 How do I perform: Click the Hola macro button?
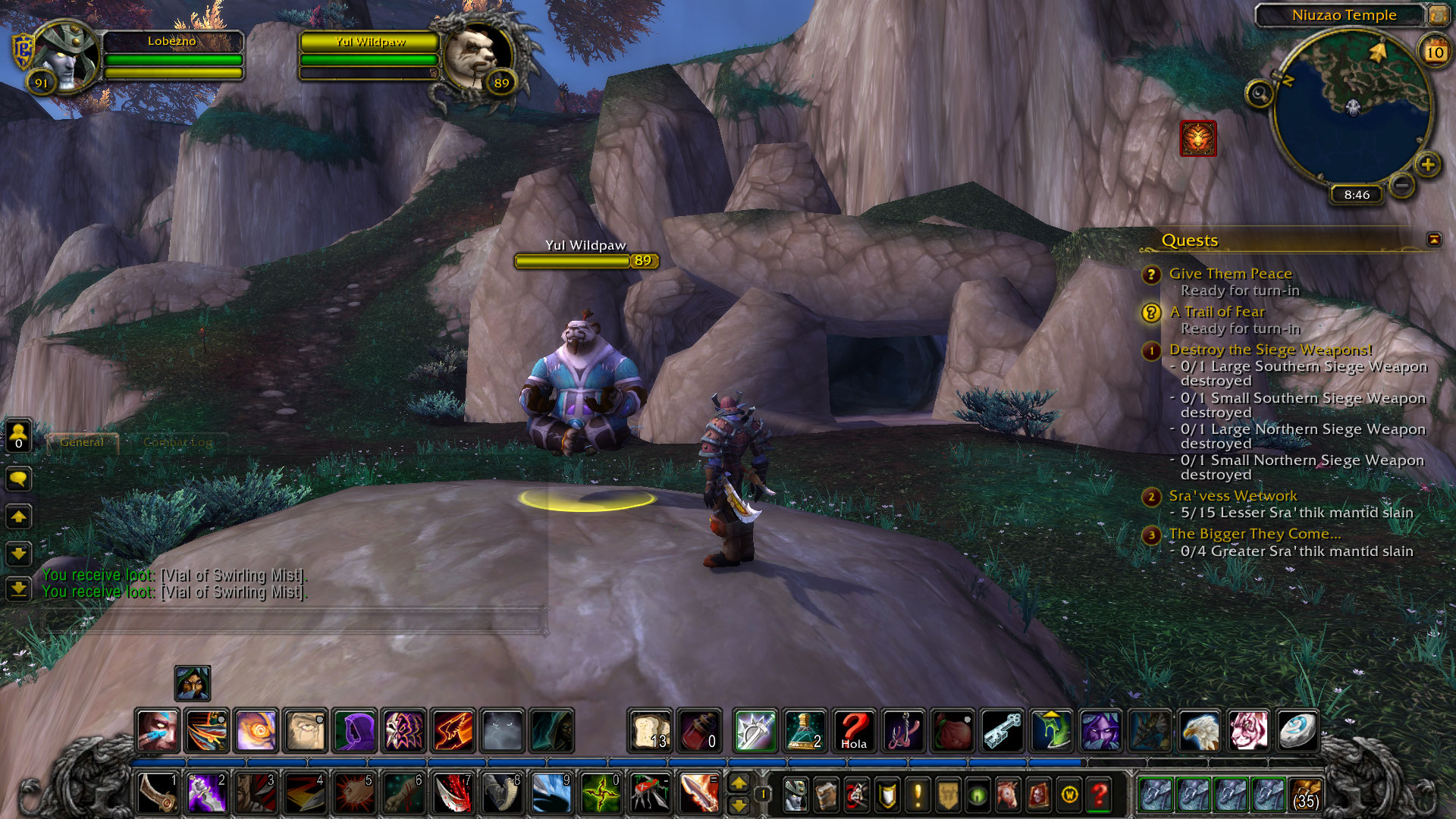[854, 731]
